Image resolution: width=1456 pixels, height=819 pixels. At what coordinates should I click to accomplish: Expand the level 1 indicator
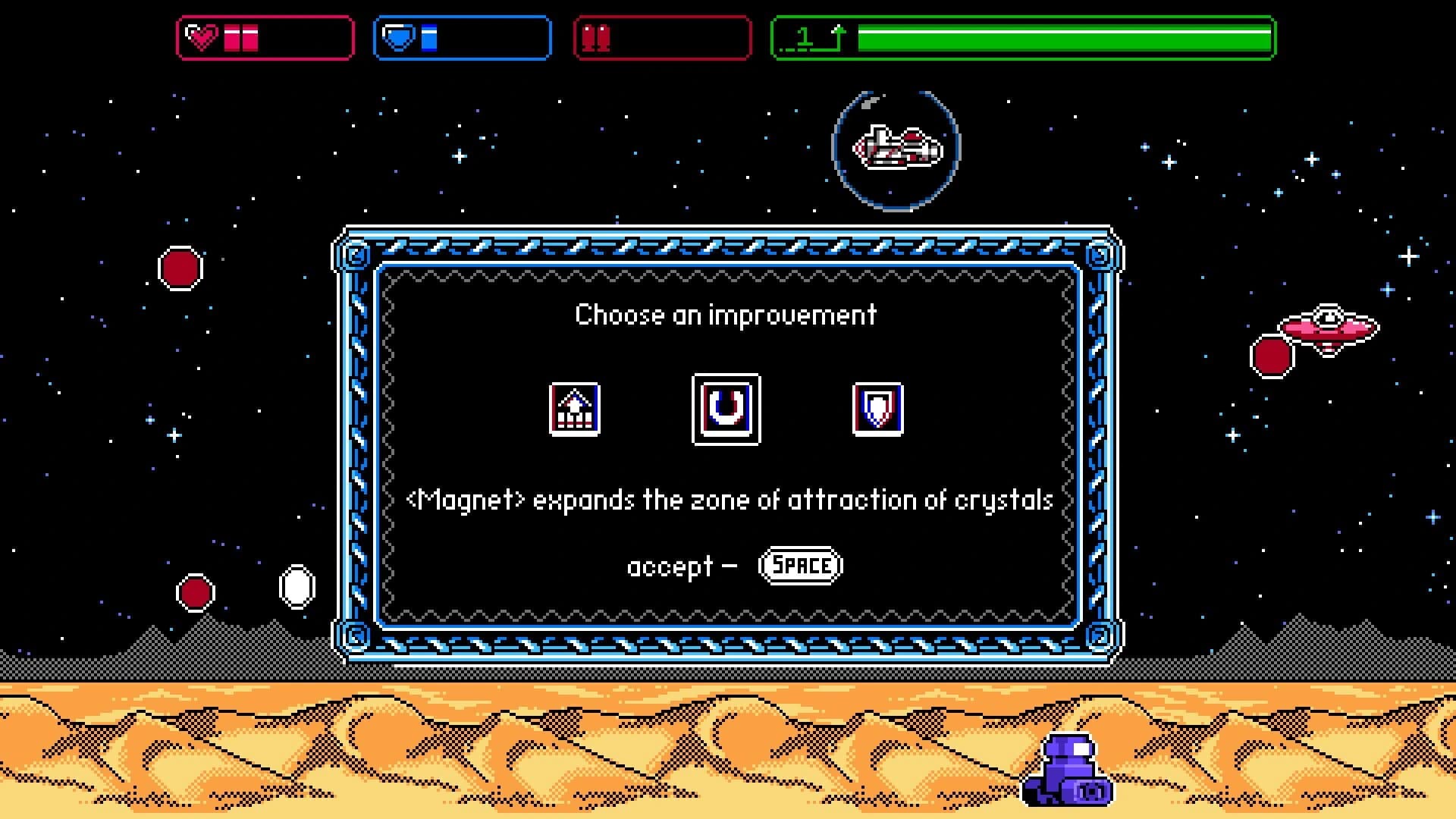coord(805,35)
